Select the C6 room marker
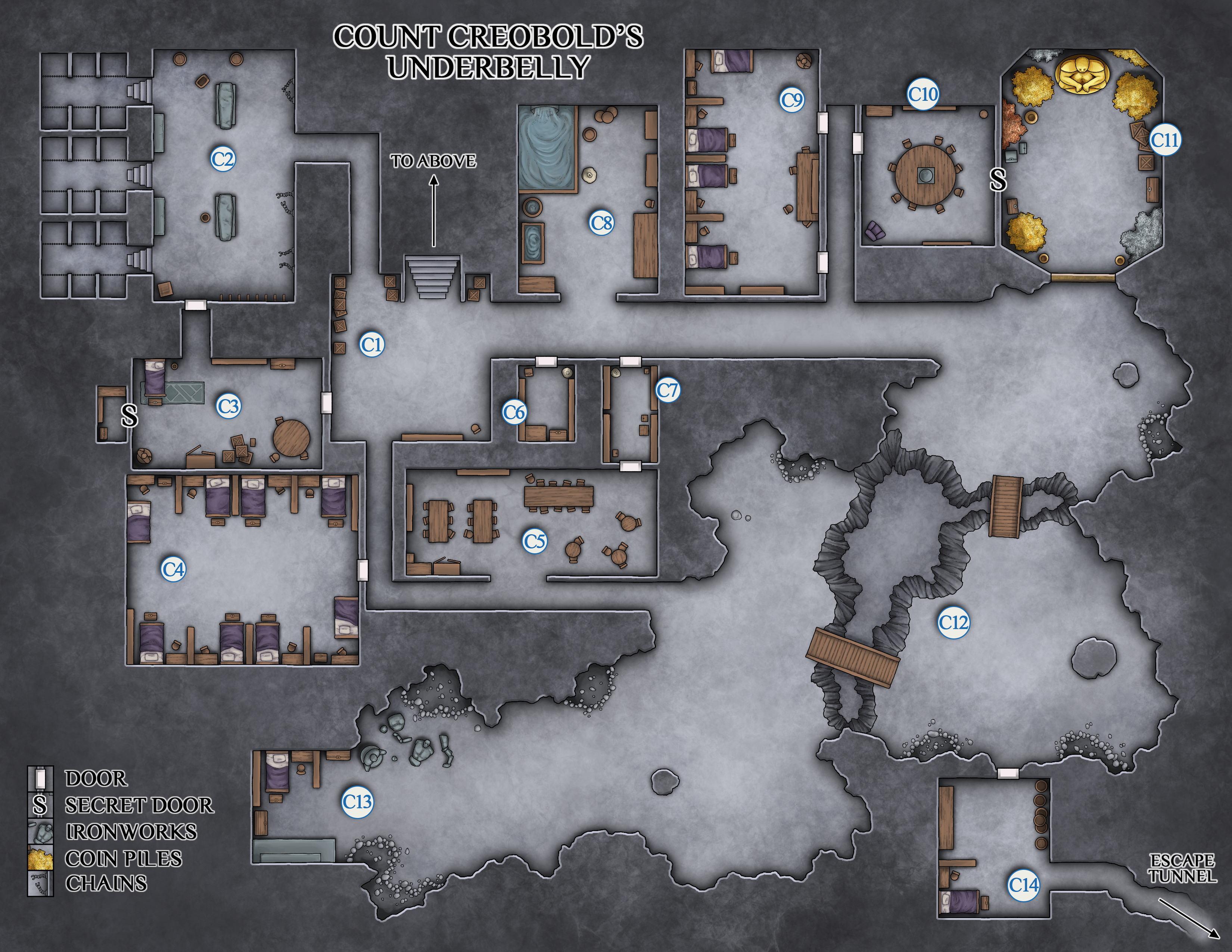1232x952 pixels. tap(514, 412)
